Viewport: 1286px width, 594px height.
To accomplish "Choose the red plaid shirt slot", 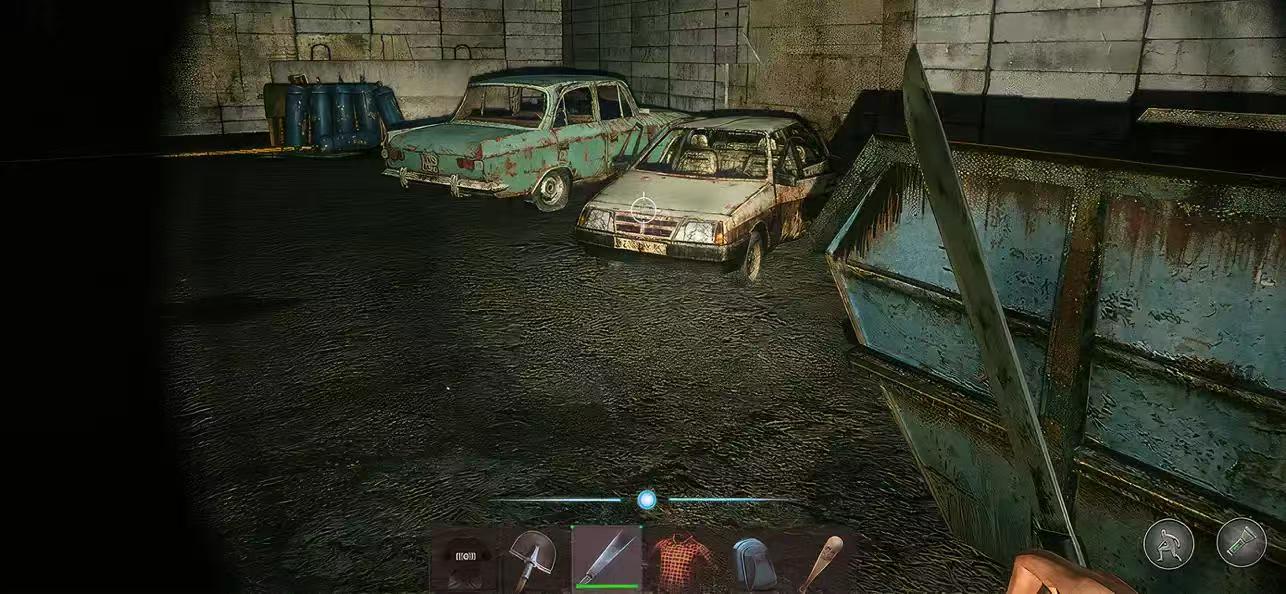I will tap(680, 558).
